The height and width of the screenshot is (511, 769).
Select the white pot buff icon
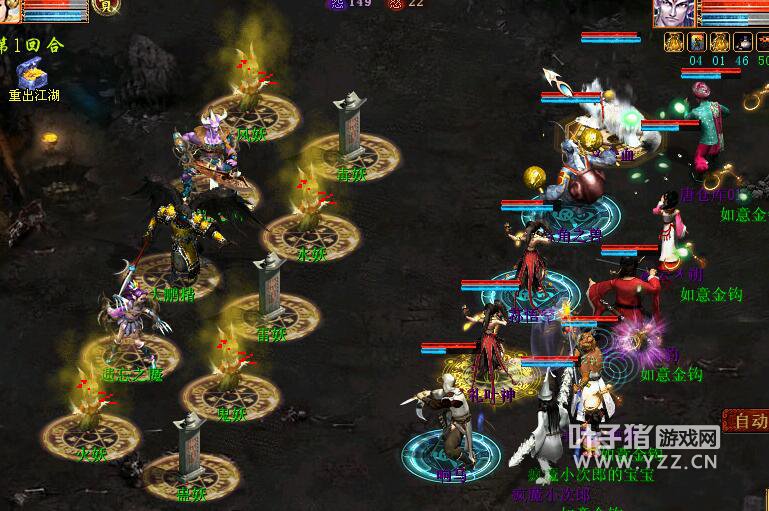[742, 42]
